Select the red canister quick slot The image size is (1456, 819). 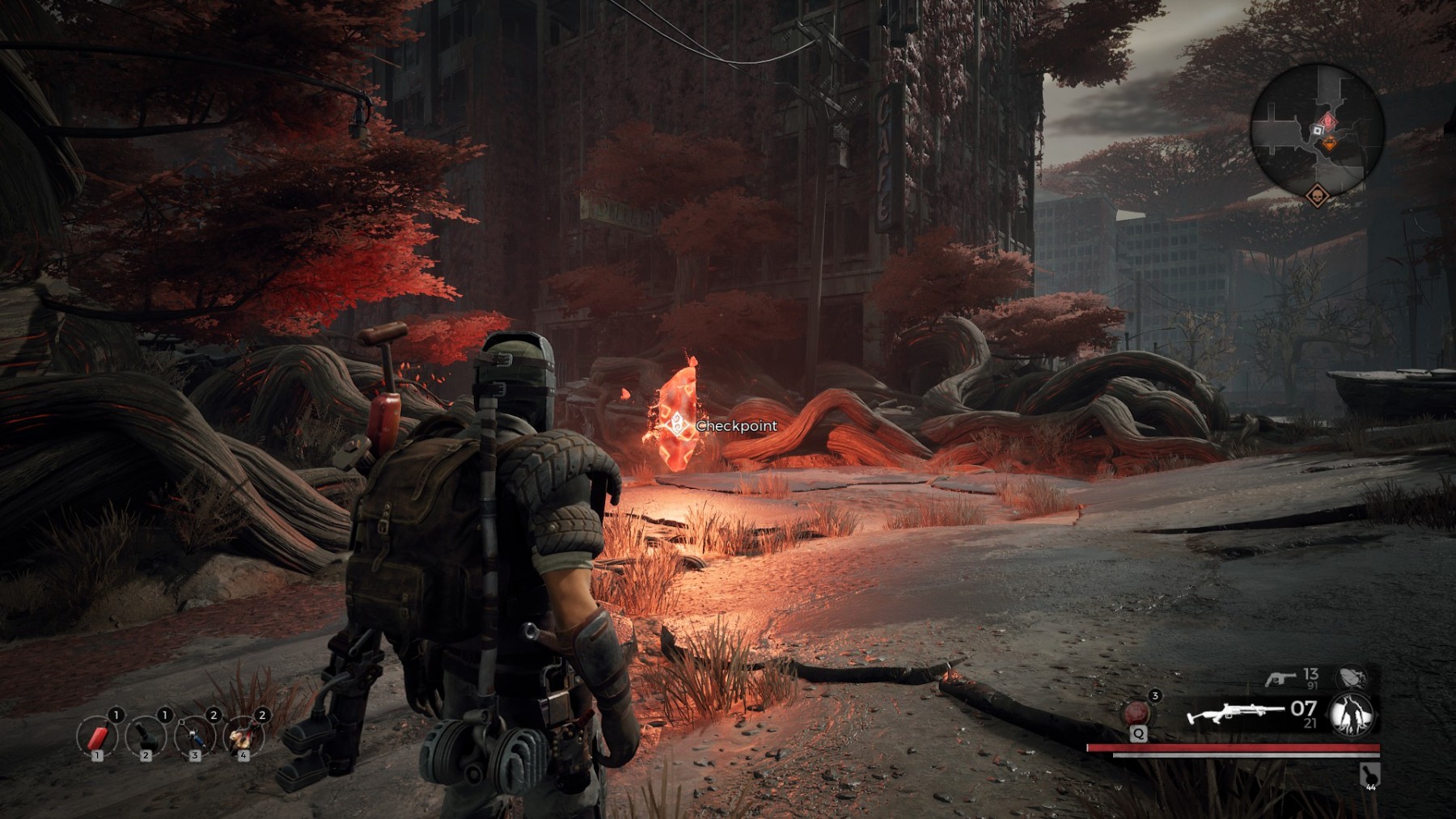pos(97,737)
